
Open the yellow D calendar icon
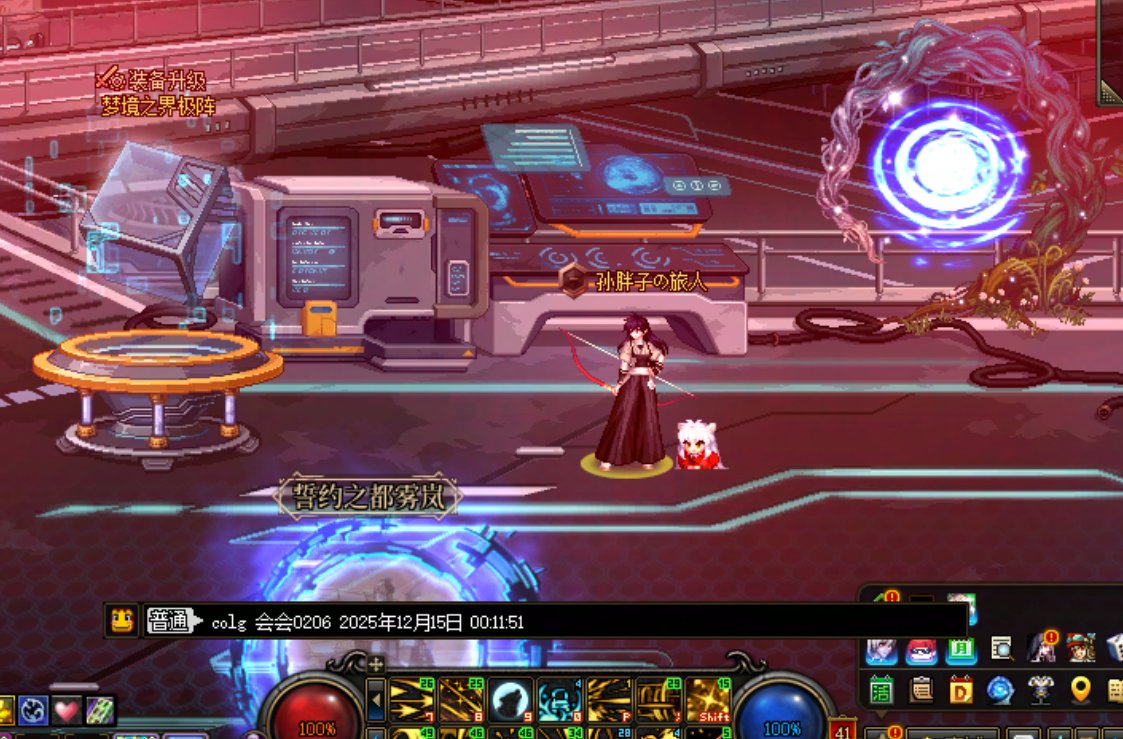pos(960,691)
